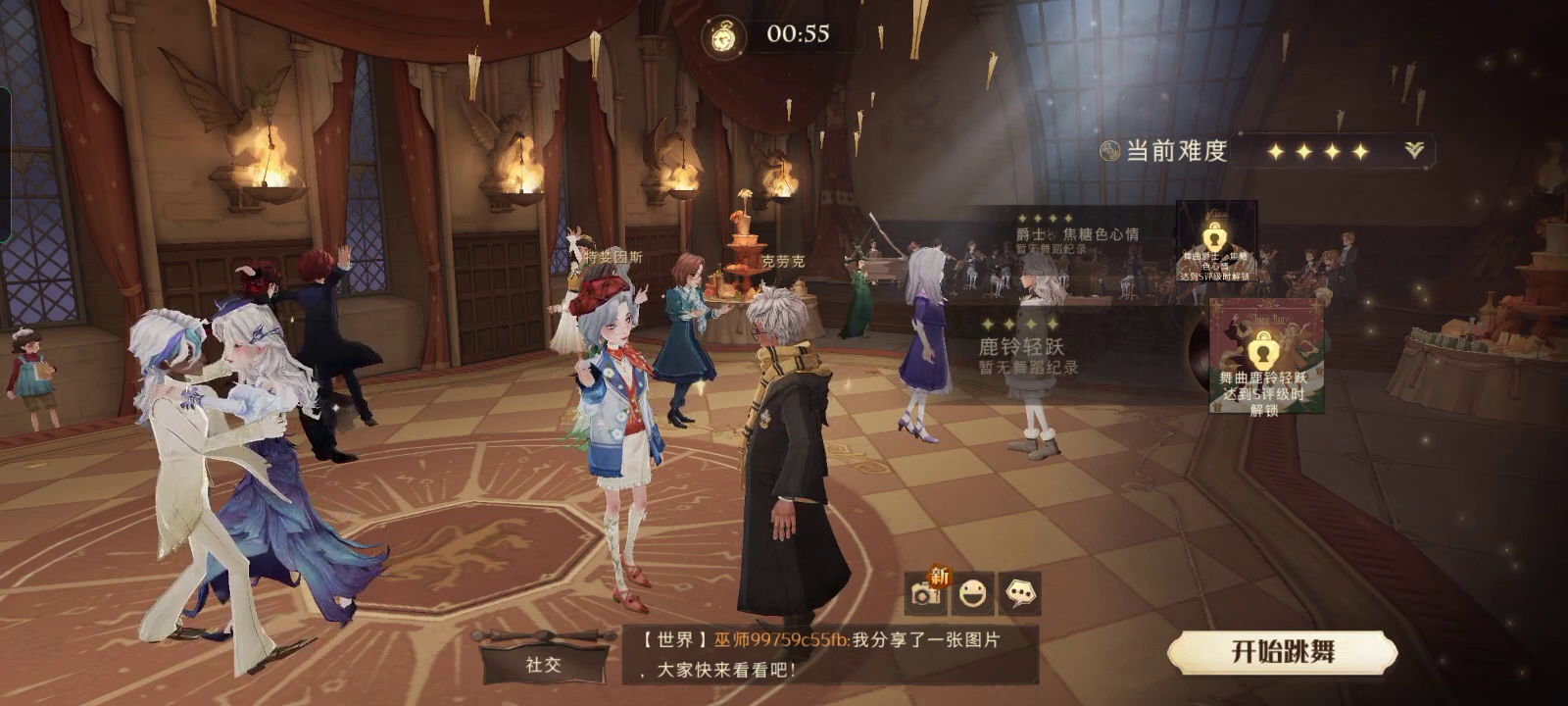Viewport: 1568px width, 706px height.
Task: Start dancing with the 开始跳舞 button
Action: click(x=1282, y=652)
